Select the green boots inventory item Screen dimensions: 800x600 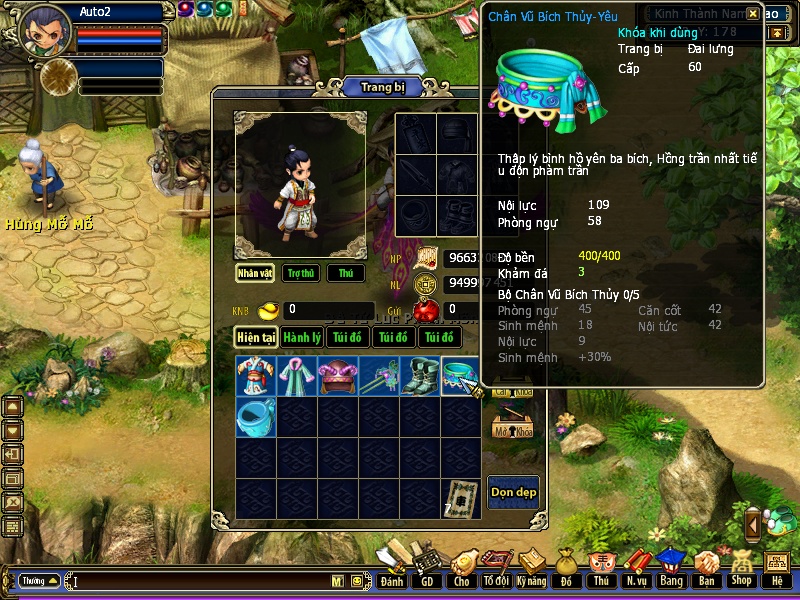coord(420,376)
